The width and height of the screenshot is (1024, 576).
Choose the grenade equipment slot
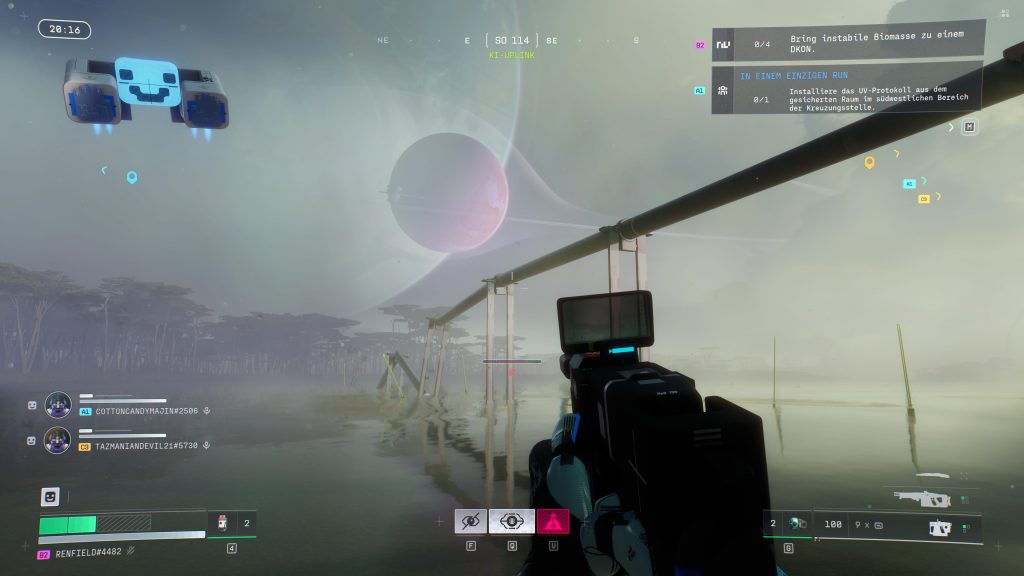pyautogui.click(x=796, y=523)
